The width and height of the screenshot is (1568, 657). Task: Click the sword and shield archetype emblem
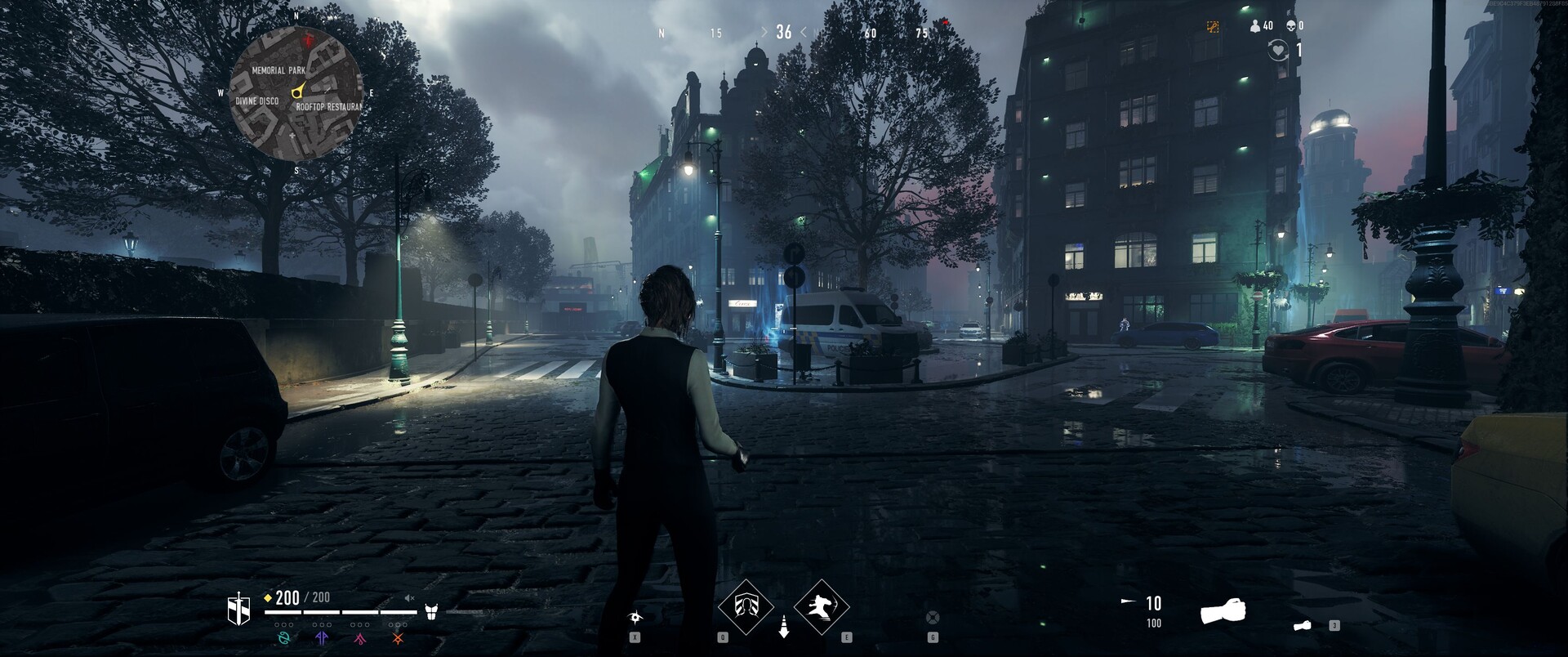coord(238,610)
